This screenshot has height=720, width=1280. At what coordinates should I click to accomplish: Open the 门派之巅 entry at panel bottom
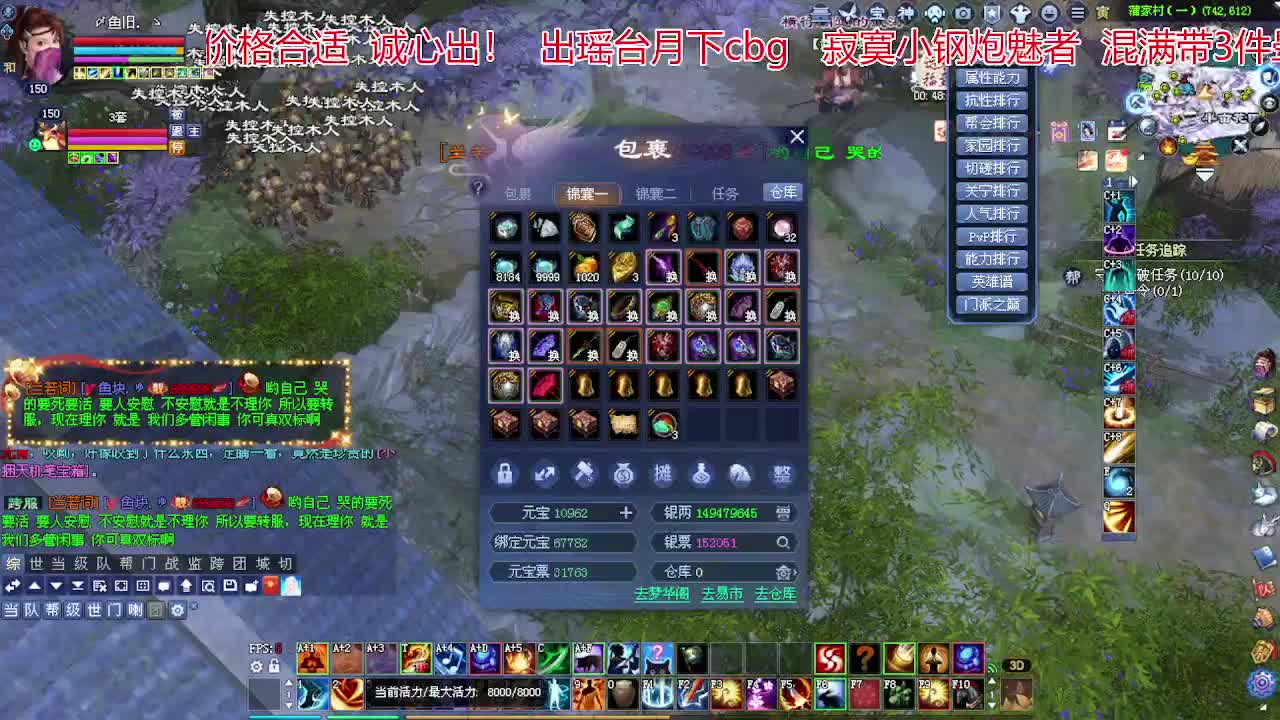click(x=992, y=304)
